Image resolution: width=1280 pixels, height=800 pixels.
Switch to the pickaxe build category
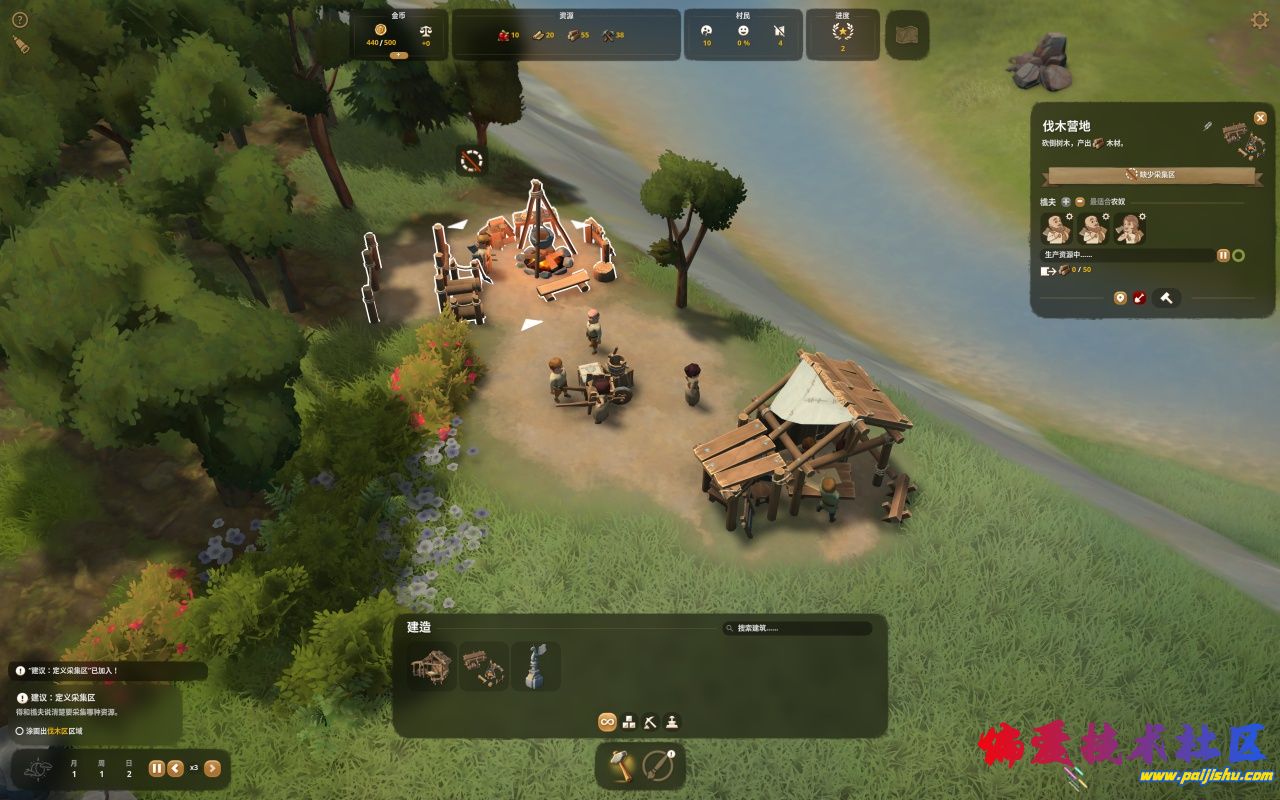(x=651, y=721)
